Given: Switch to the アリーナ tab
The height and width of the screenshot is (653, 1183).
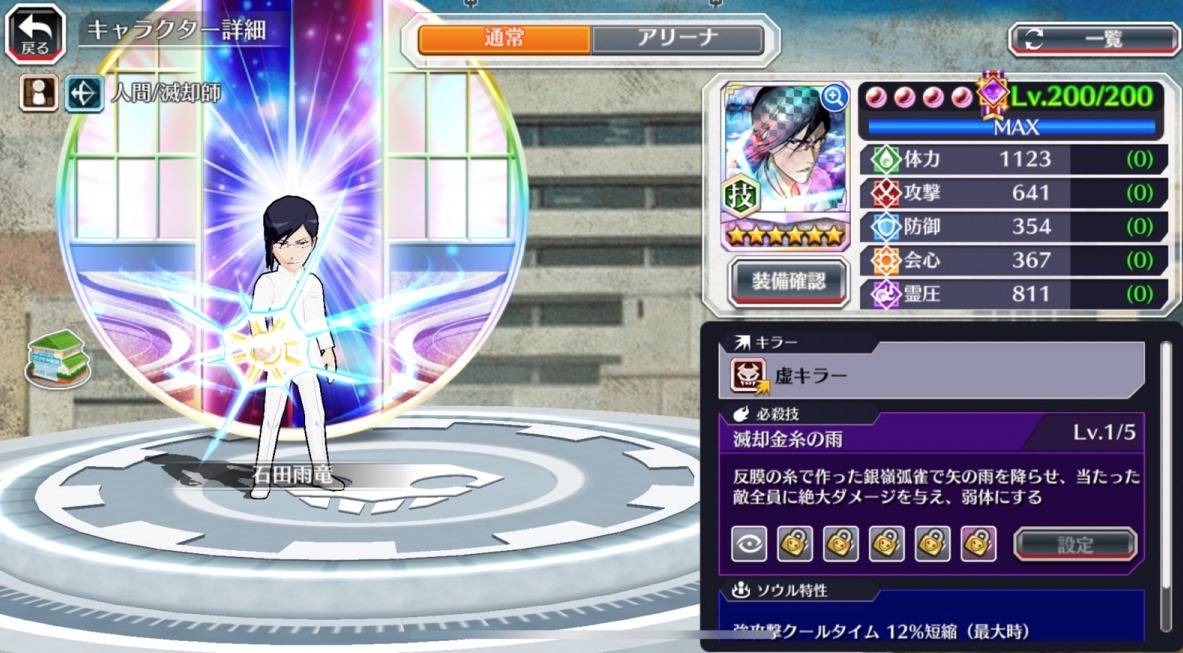Looking at the screenshot, I should [x=677, y=39].
